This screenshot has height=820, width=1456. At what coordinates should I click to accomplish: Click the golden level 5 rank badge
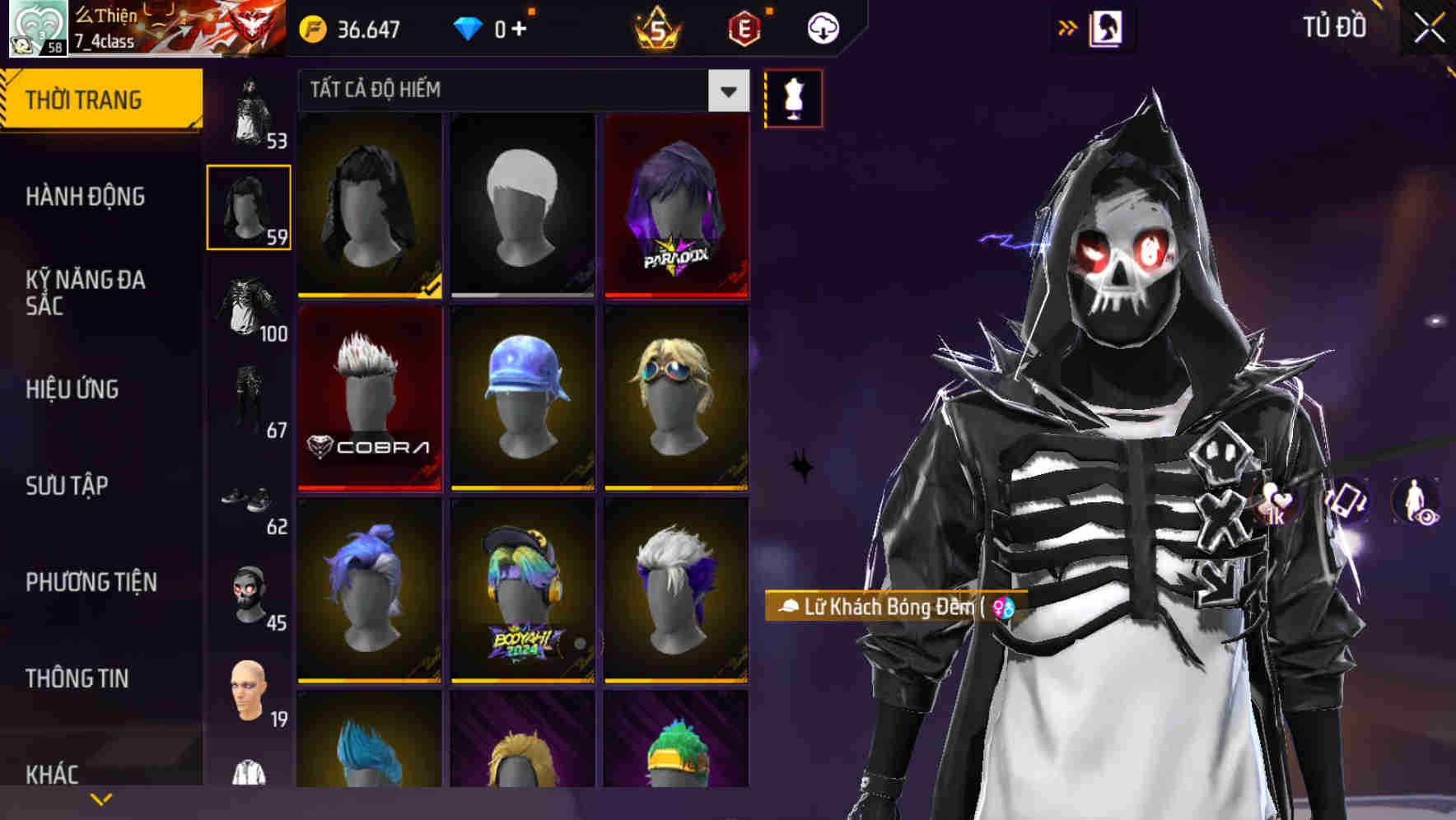659,30
